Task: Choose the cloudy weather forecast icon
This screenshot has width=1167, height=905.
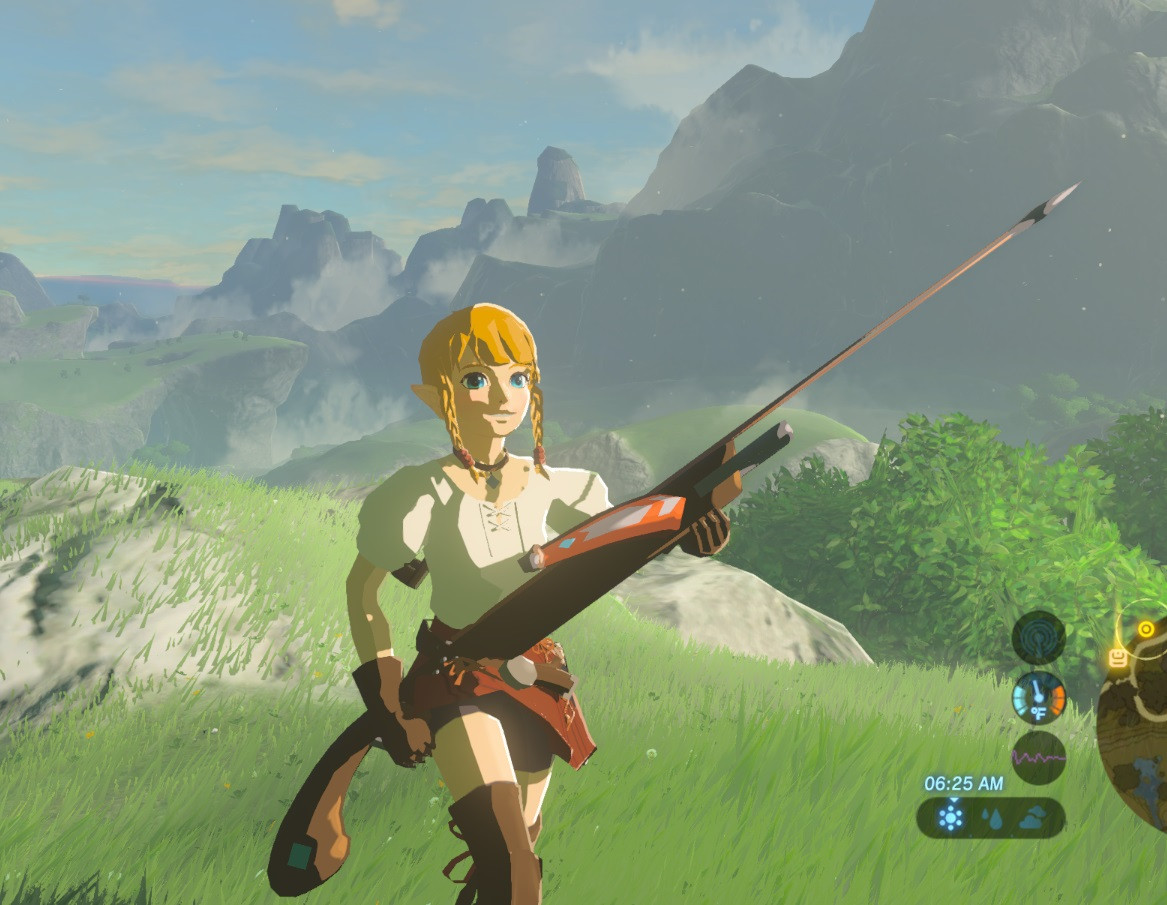Action: [1032, 818]
